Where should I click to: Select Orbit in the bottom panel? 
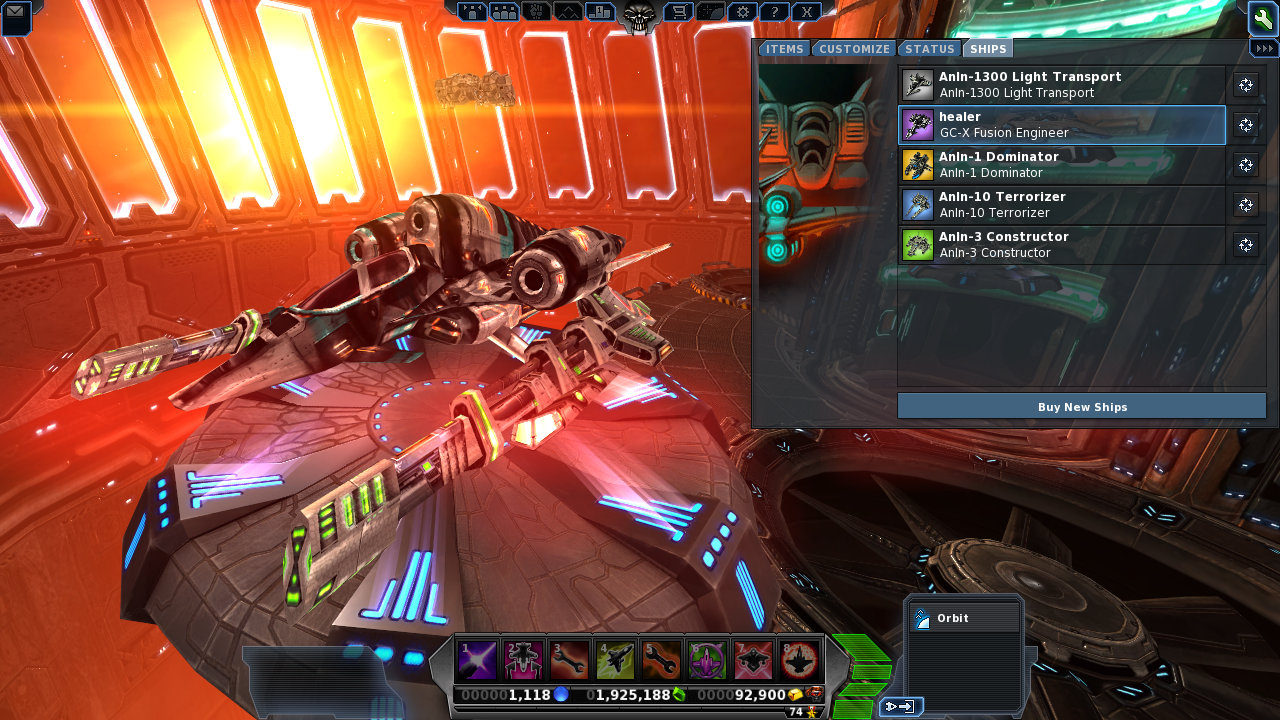tap(964, 618)
